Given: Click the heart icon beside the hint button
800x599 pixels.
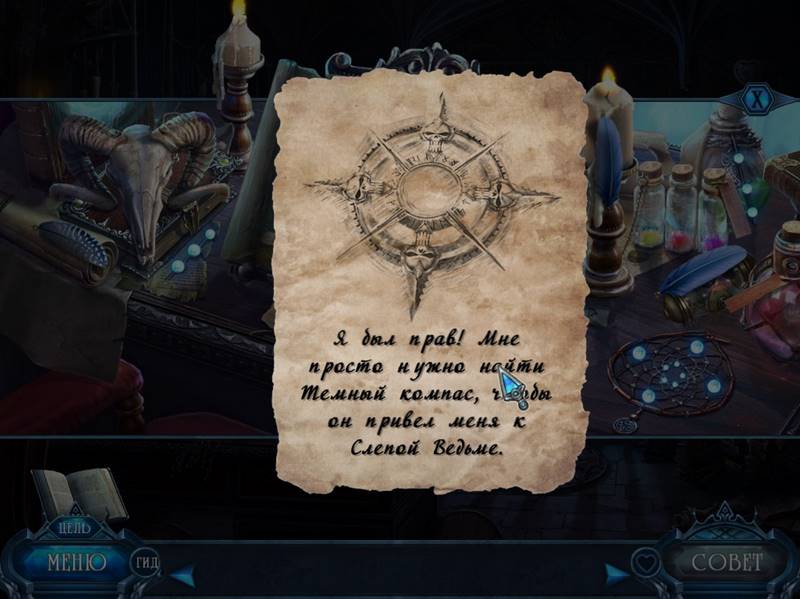Looking at the screenshot, I should pos(645,564).
